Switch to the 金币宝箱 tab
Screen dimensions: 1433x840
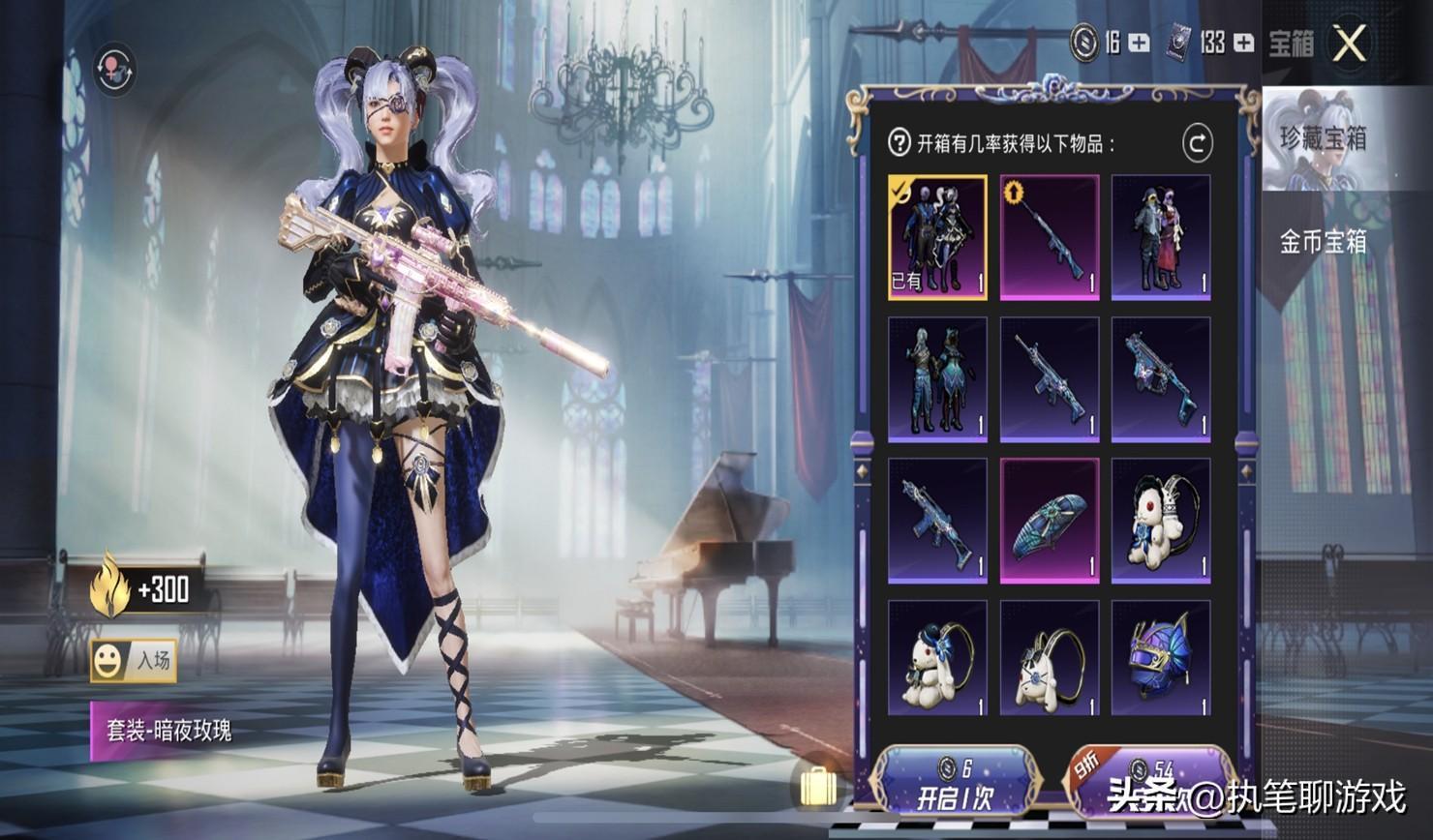(x=1323, y=242)
